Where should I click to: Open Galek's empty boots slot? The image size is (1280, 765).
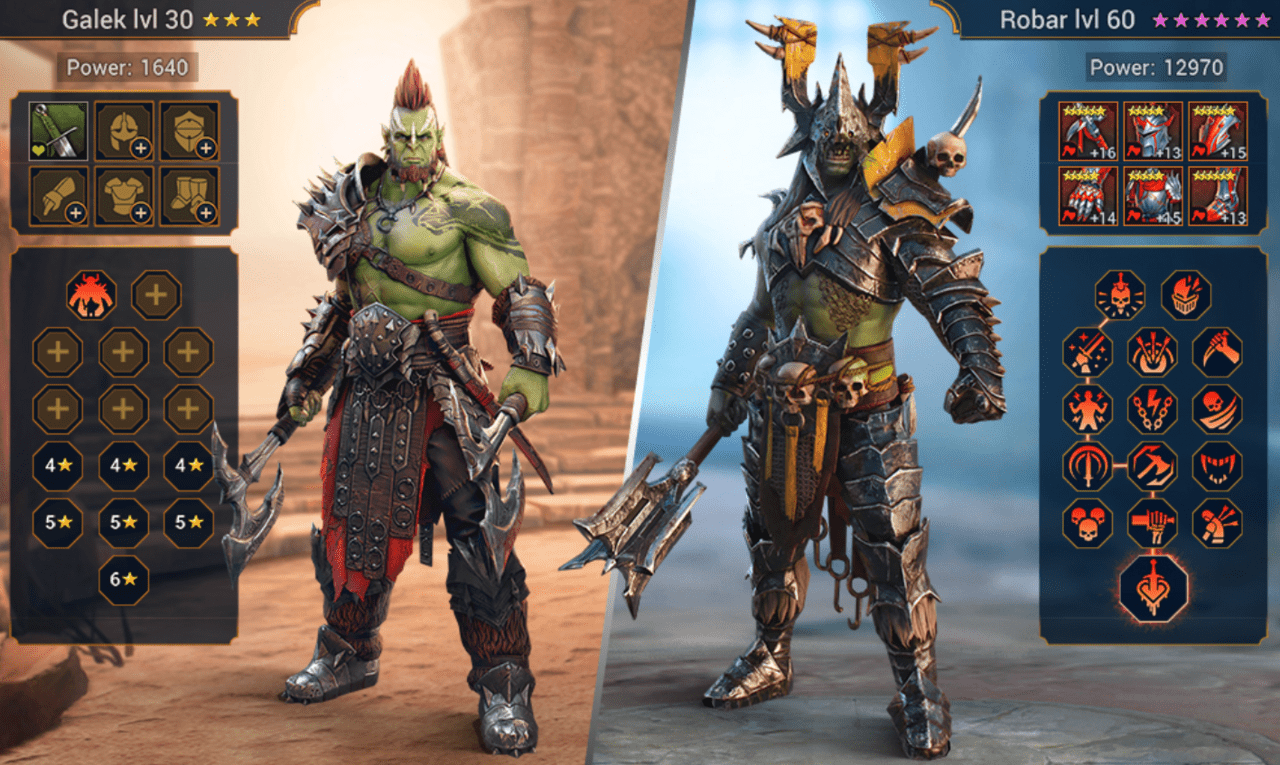189,195
